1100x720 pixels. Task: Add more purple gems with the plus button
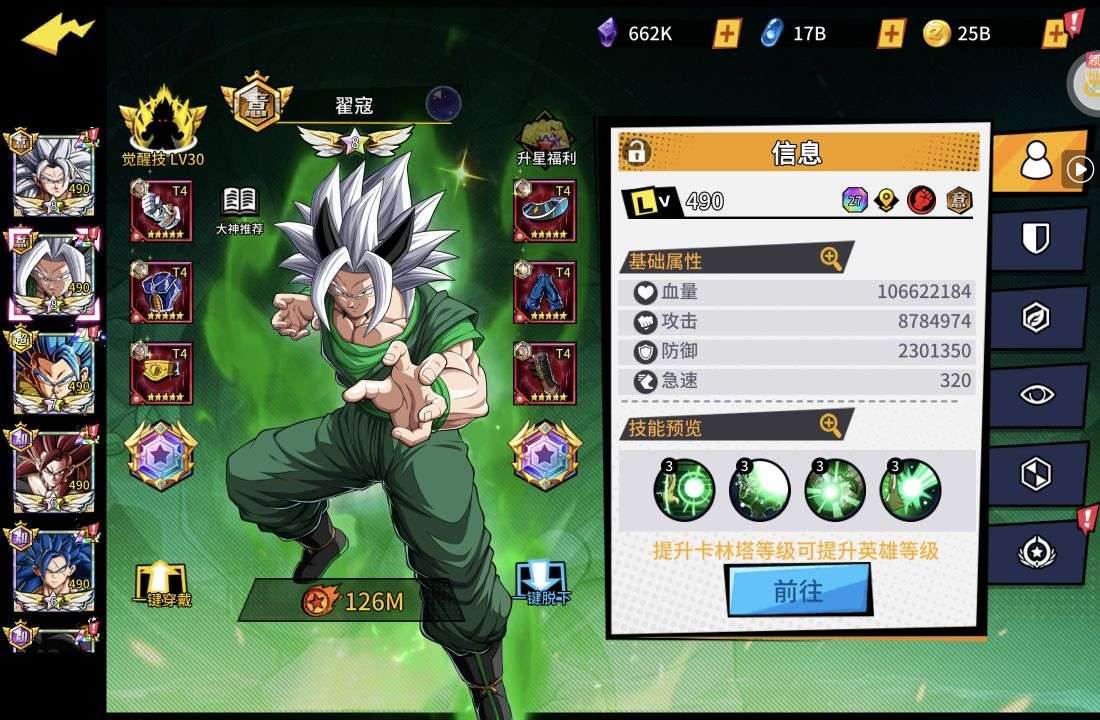click(727, 34)
